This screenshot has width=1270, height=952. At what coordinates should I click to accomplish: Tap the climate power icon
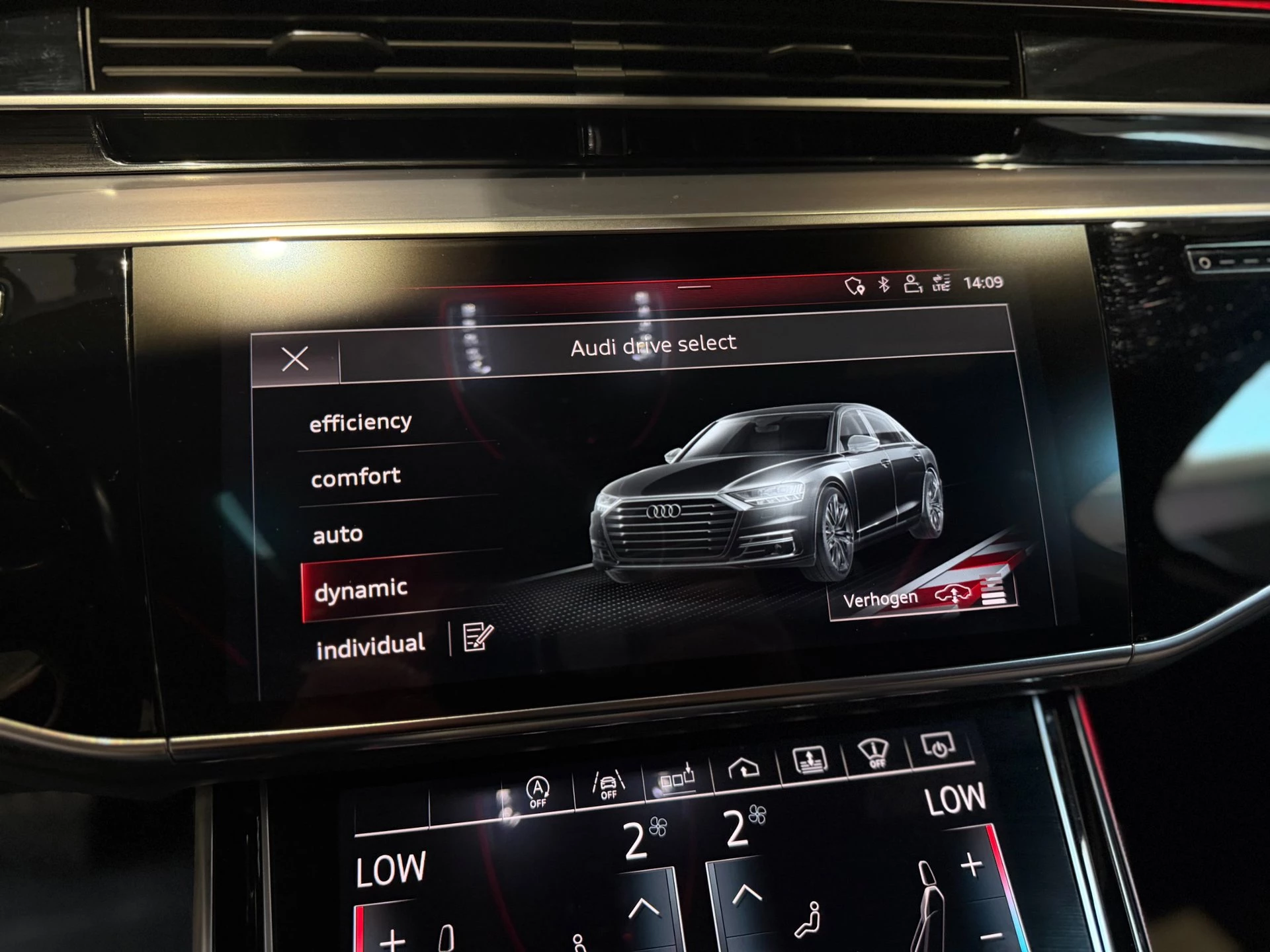click(938, 747)
